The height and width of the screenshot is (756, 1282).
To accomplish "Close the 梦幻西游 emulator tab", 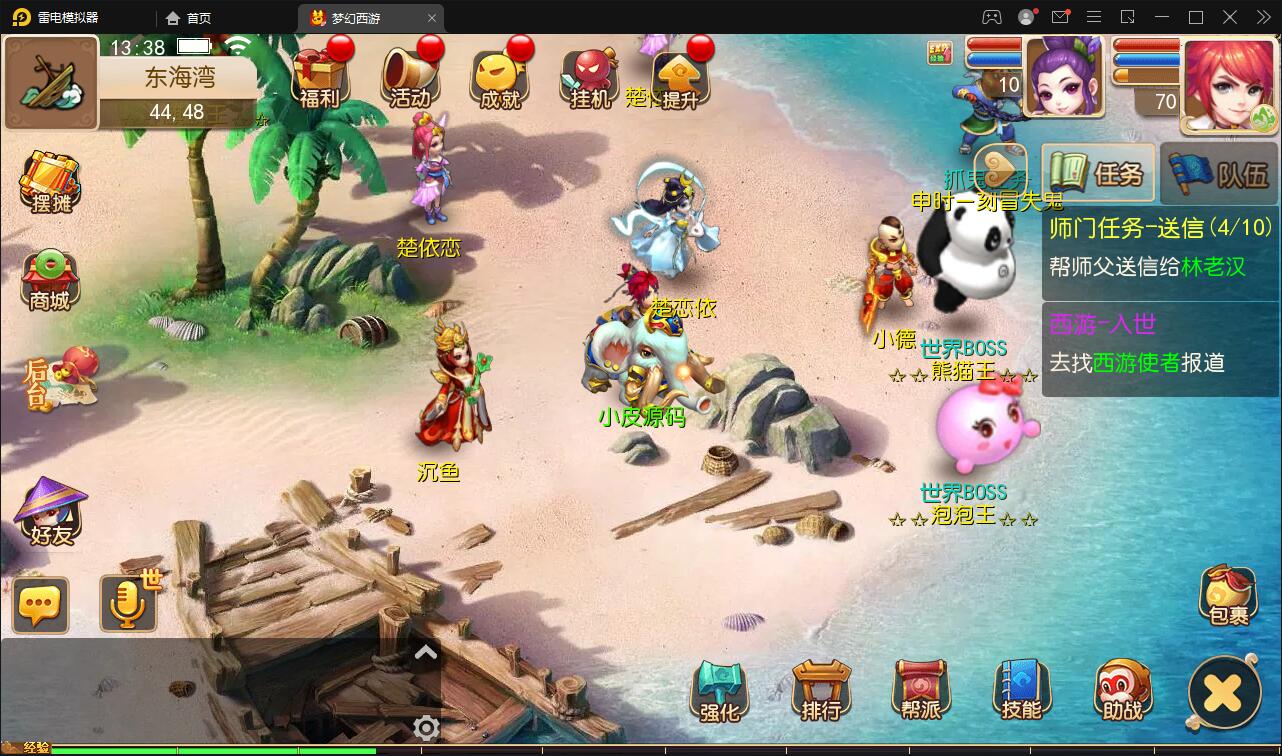I will [432, 18].
